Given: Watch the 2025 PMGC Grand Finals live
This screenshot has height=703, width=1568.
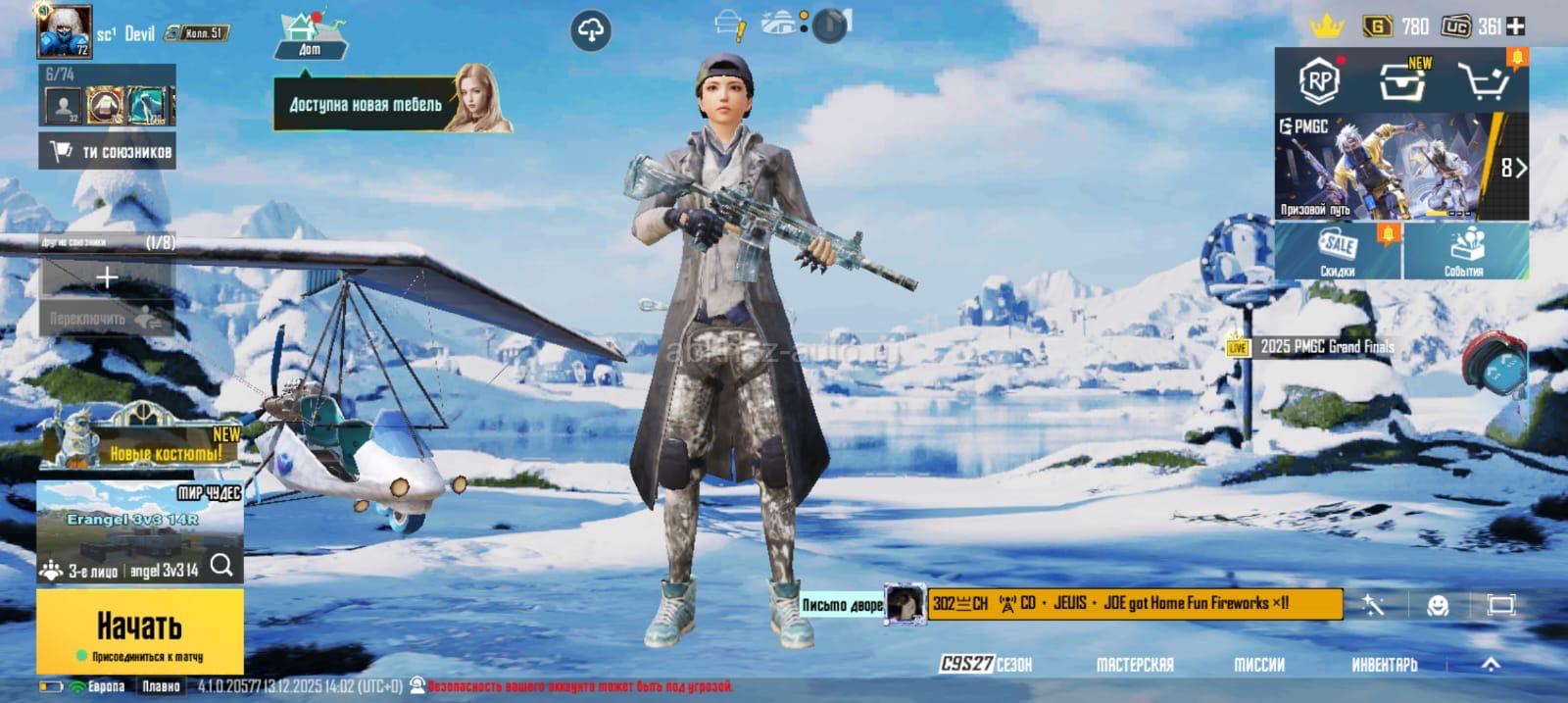Looking at the screenshot, I should pyautogui.click(x=1313, y=347).
